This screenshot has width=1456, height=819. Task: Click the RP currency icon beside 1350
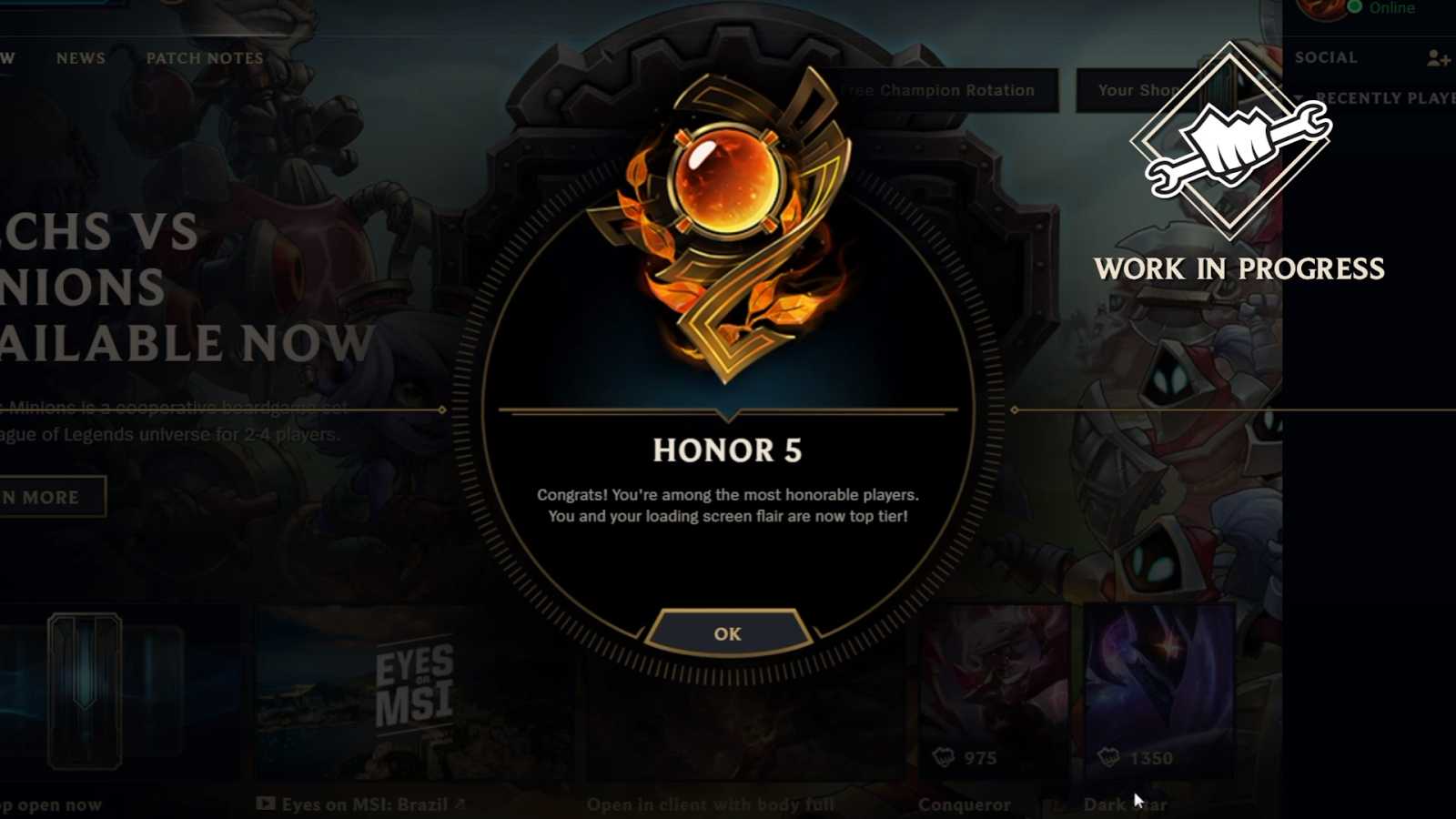pyautogui.click(x=1110, y=757)
